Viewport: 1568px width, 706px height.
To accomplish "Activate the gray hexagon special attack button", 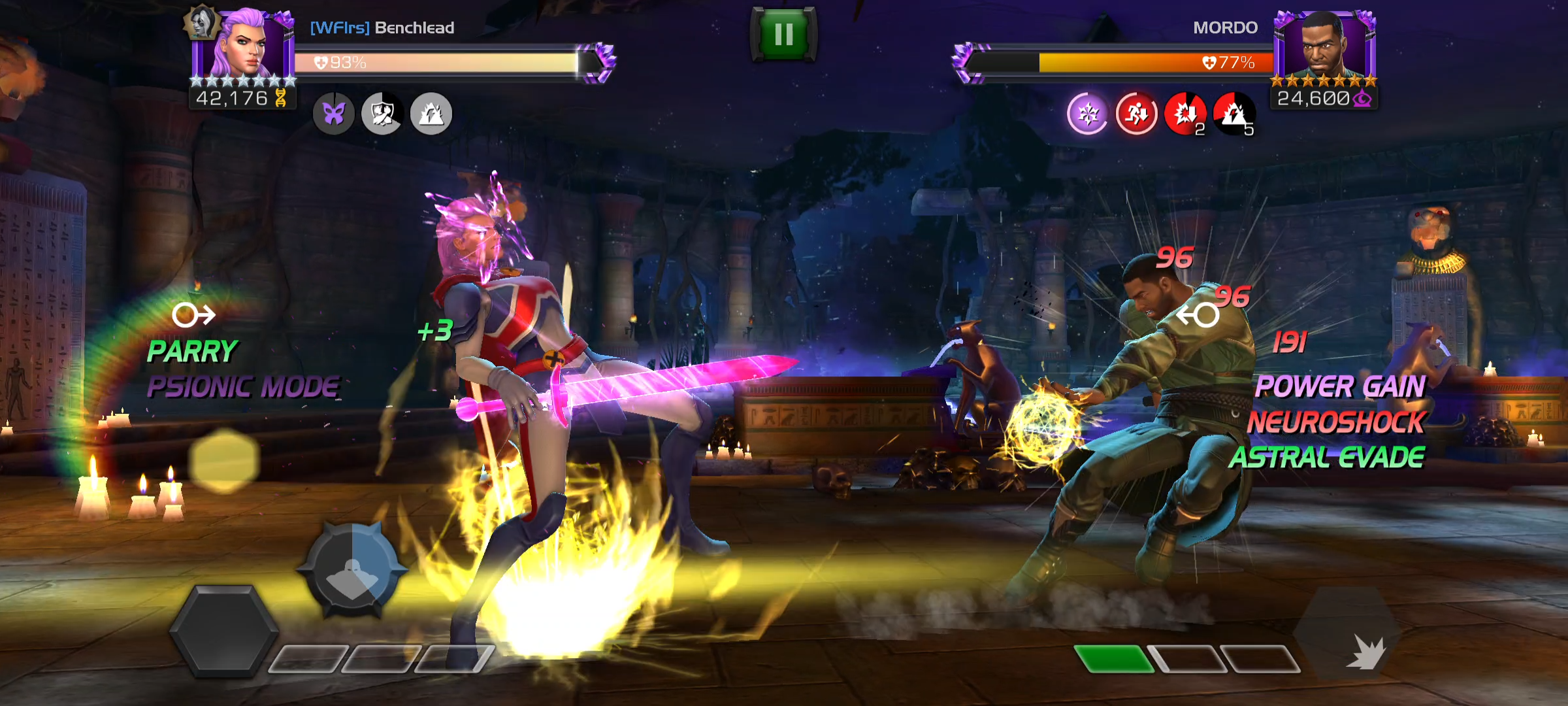I will coord(223,631).
